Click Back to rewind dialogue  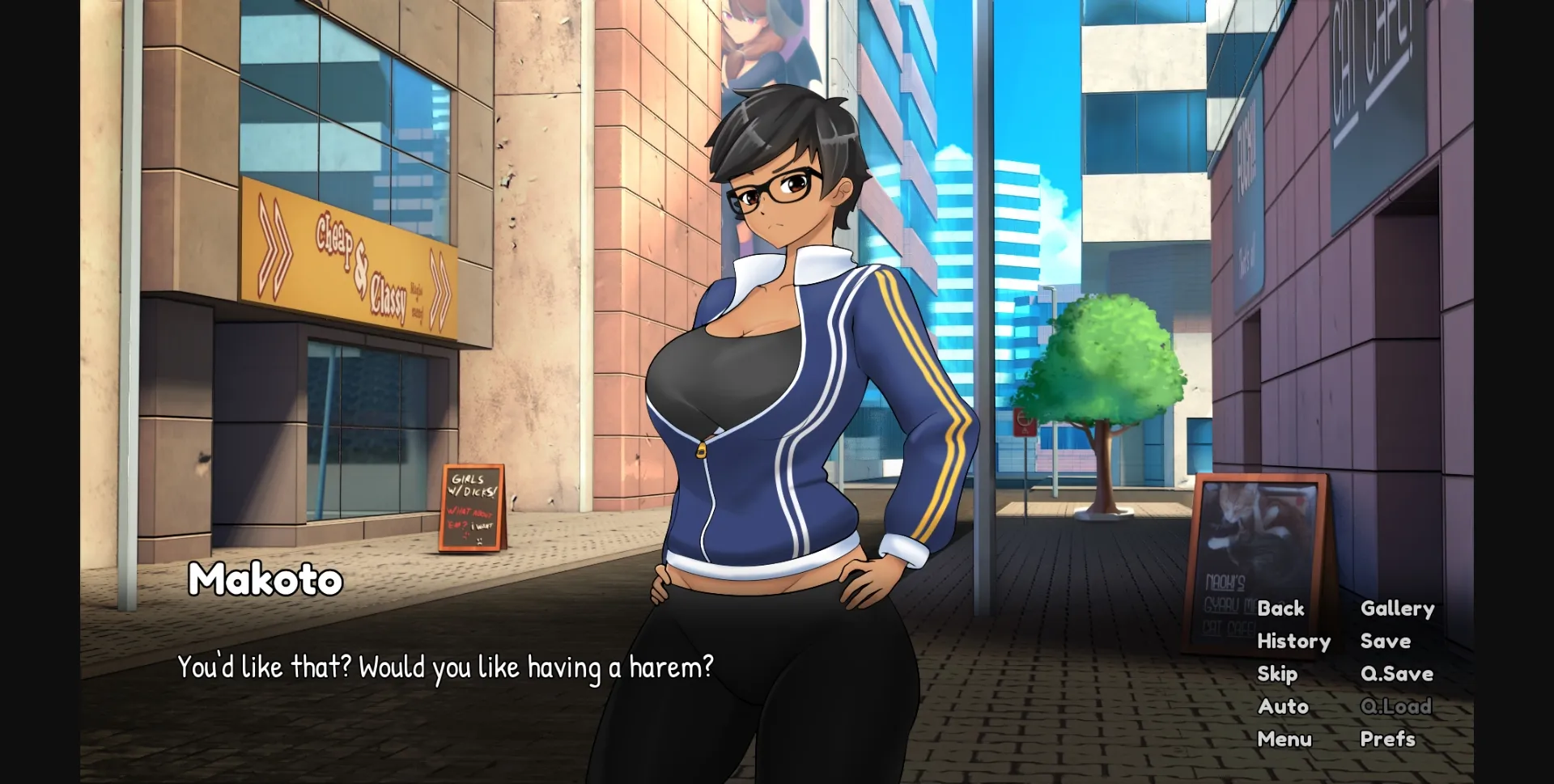(1281, 608)
